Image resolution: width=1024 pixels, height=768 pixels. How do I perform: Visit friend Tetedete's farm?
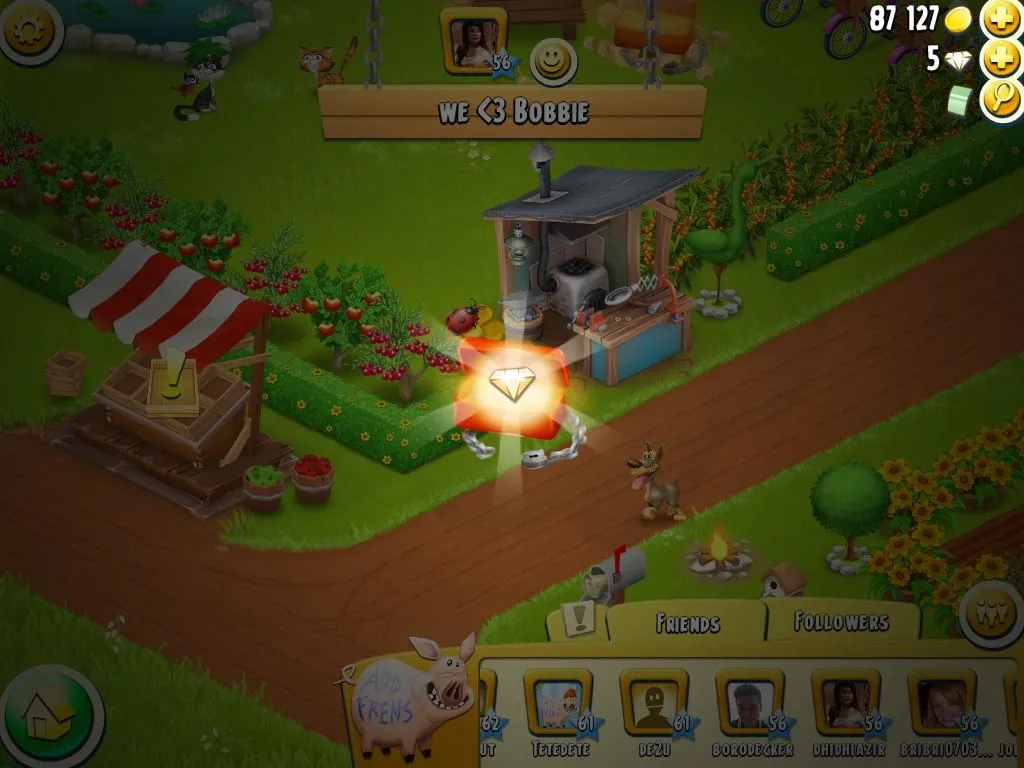point(557,703)
